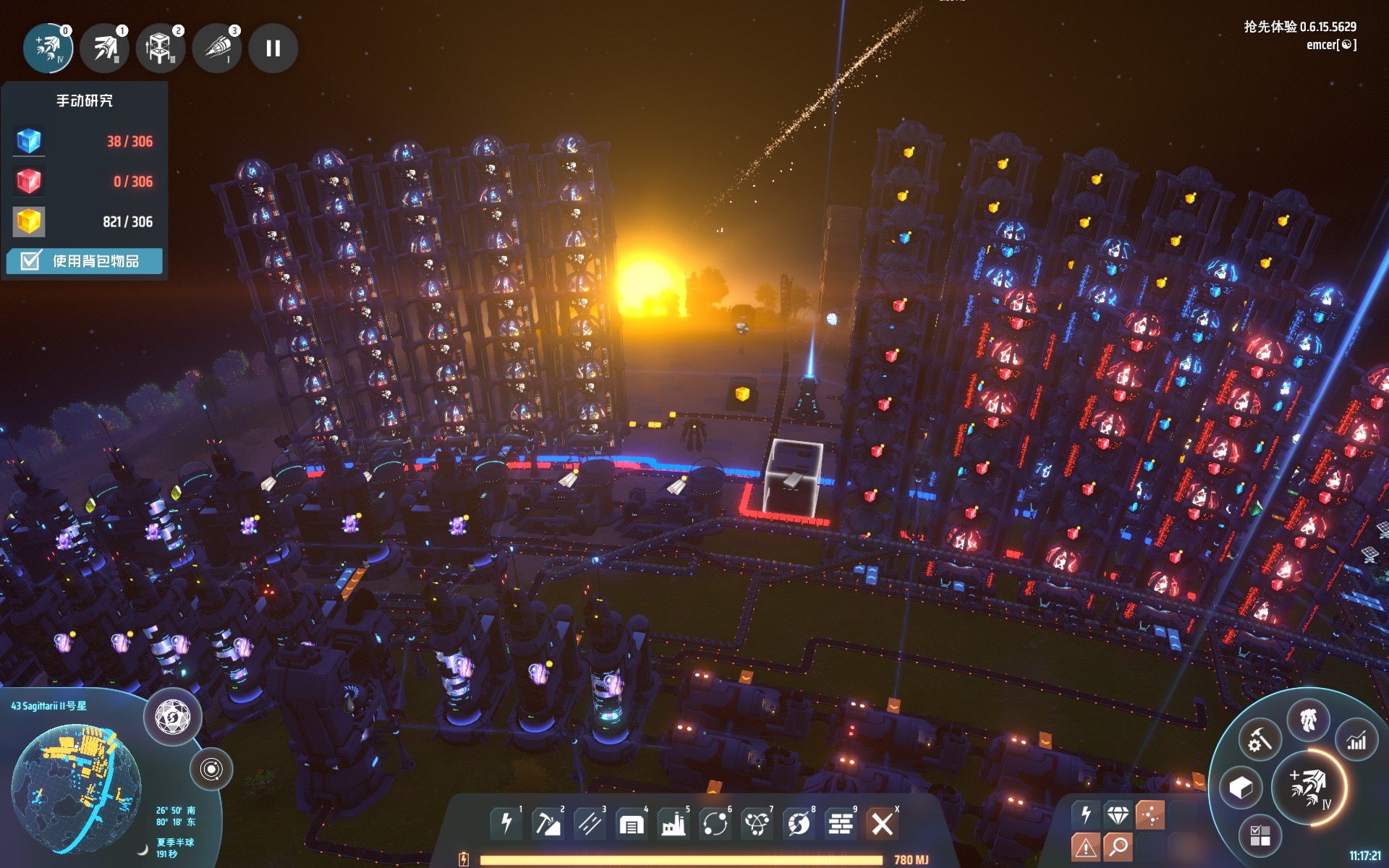1389x868 pixels.
Task: Select the yellow matrix cube slot
Action: tap(29, 221)
